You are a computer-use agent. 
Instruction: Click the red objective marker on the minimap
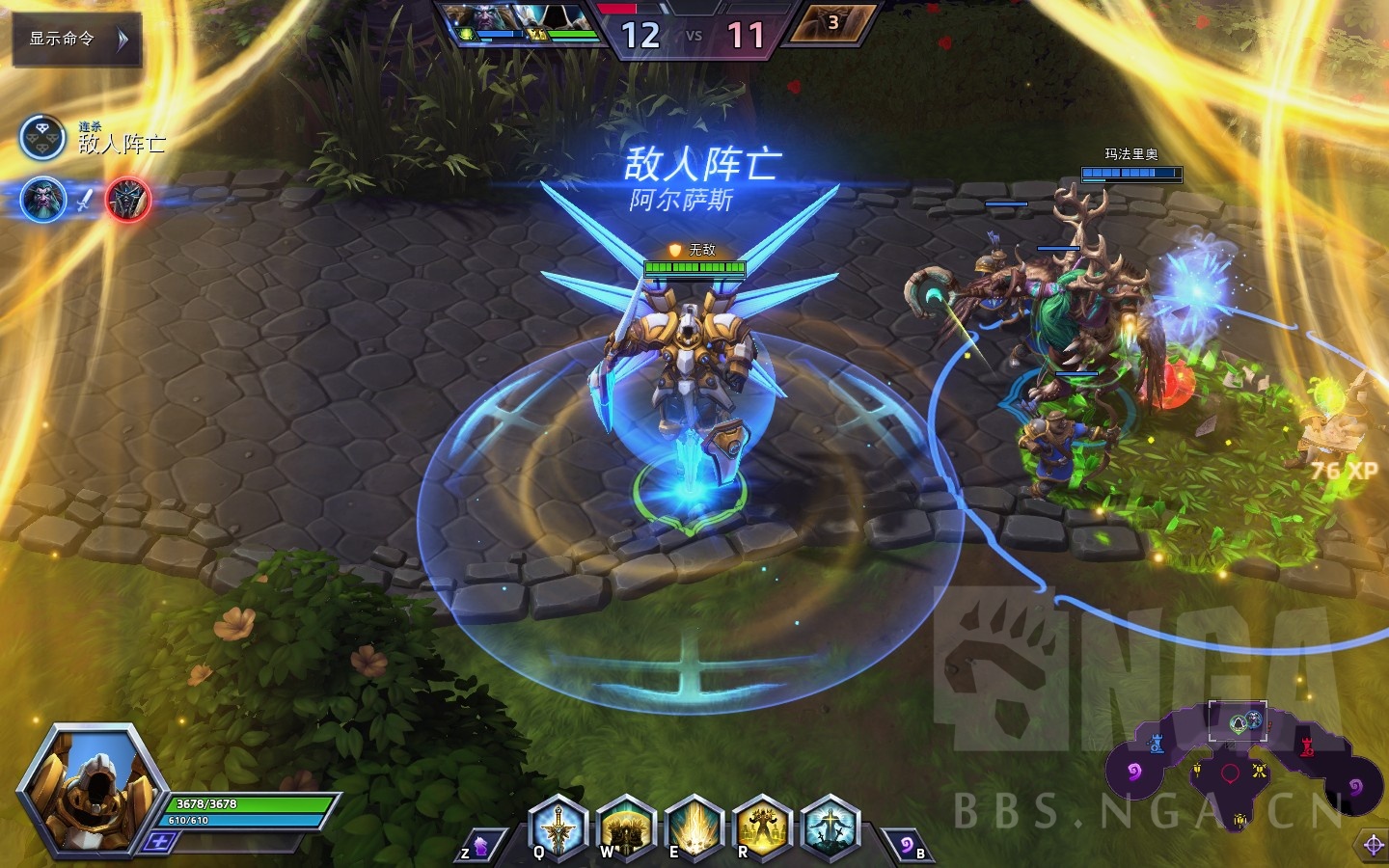(1230, 773)
